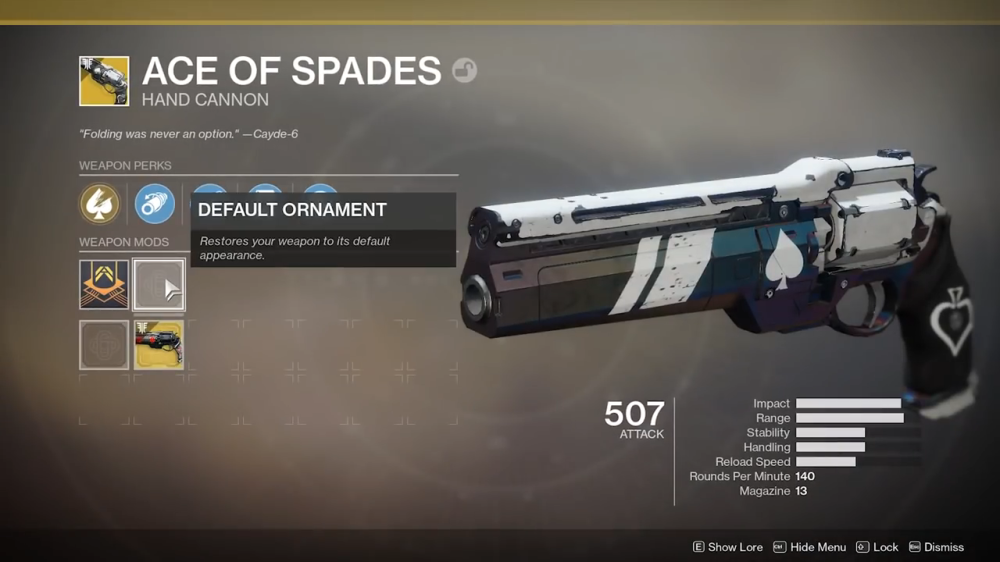Select the gold spade intrinsic perk icon
This screenshot has height=562, width=1000.
click(100, 204)
